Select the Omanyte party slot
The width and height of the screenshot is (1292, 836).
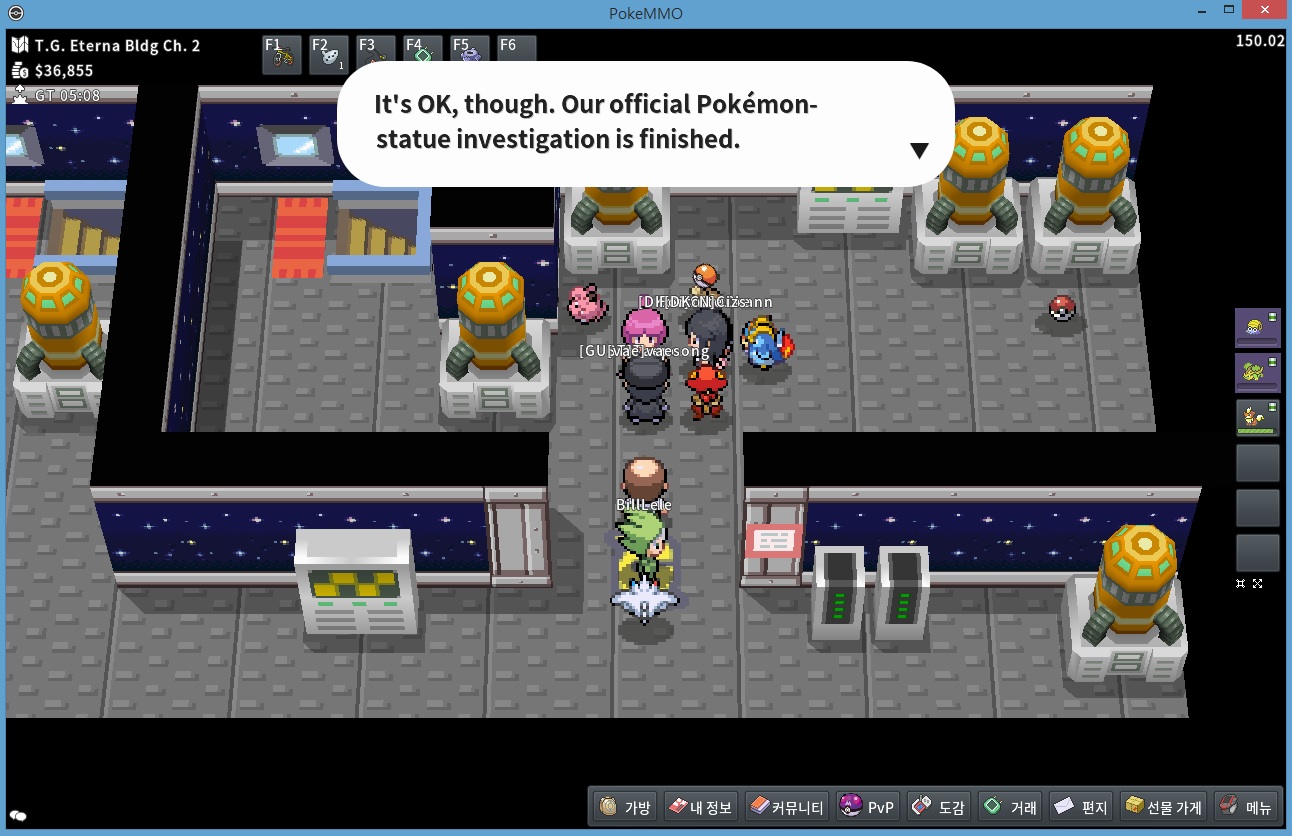[1257, 328]
